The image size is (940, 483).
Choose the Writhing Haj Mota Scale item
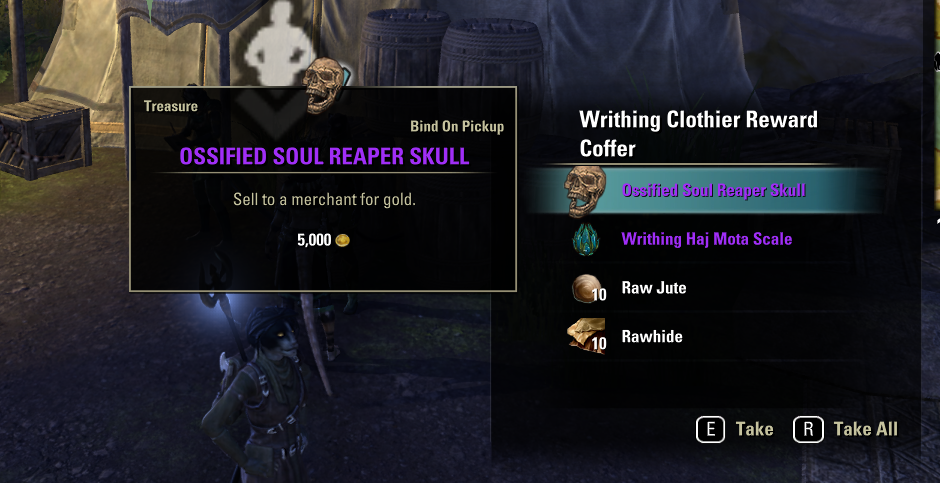[706, 240]
